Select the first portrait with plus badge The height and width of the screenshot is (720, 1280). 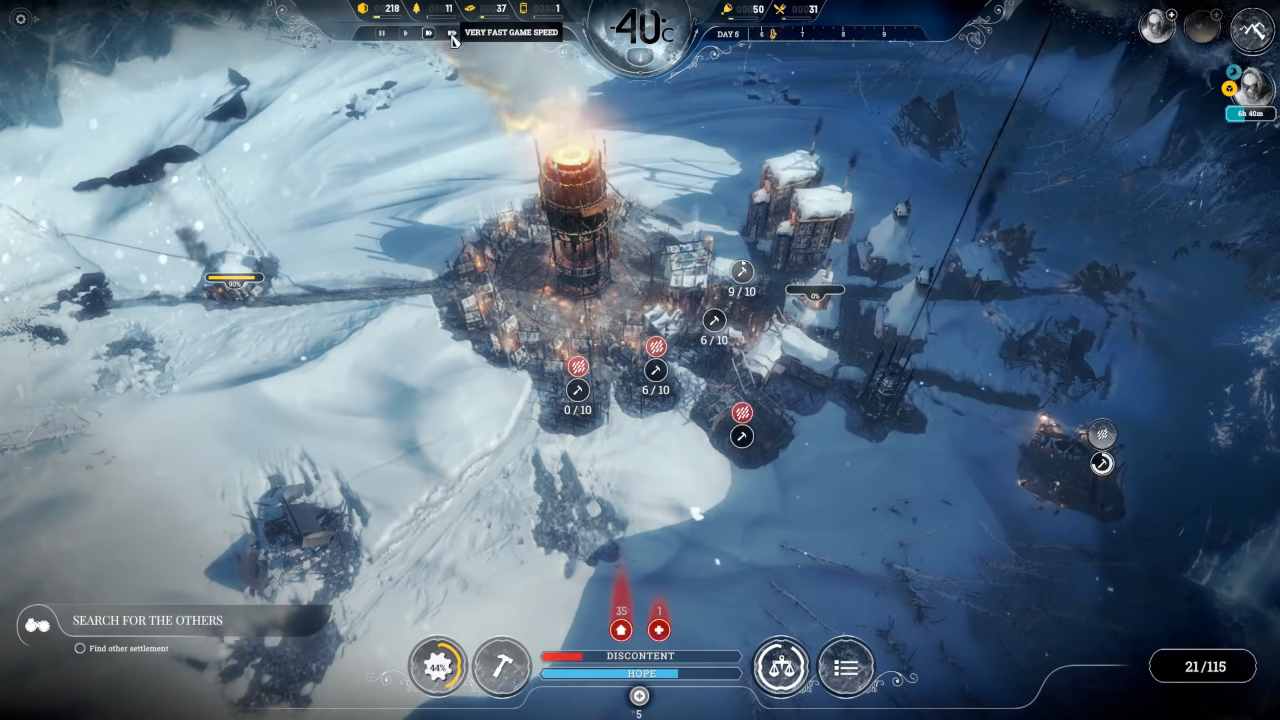coord(1157,27)
